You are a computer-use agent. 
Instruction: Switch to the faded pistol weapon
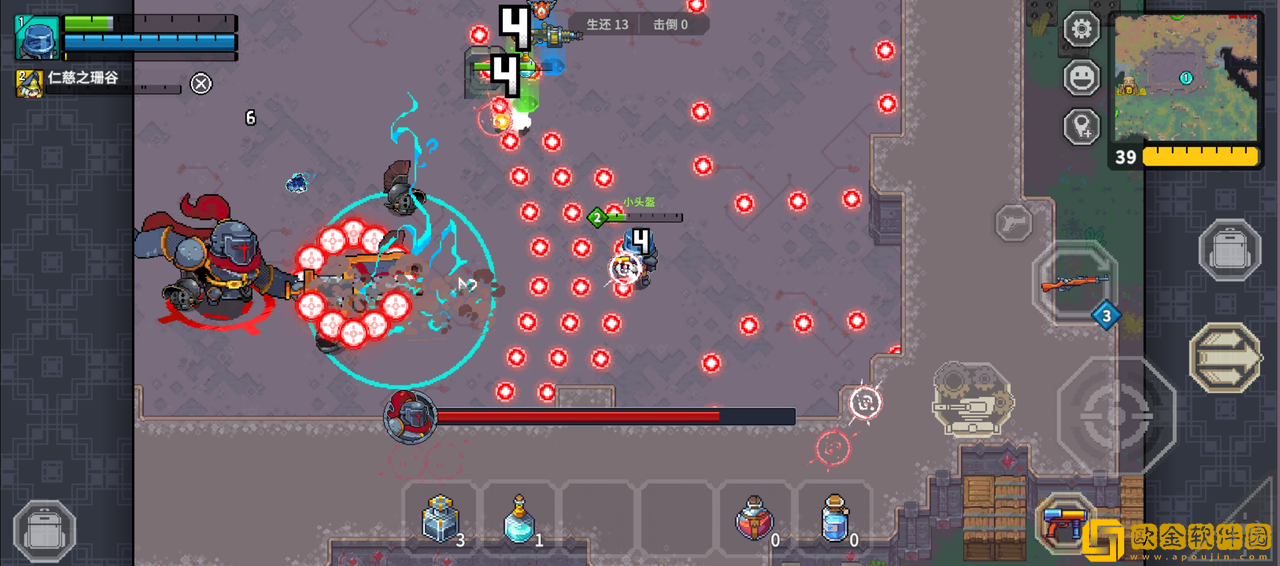click(1013, 221)
